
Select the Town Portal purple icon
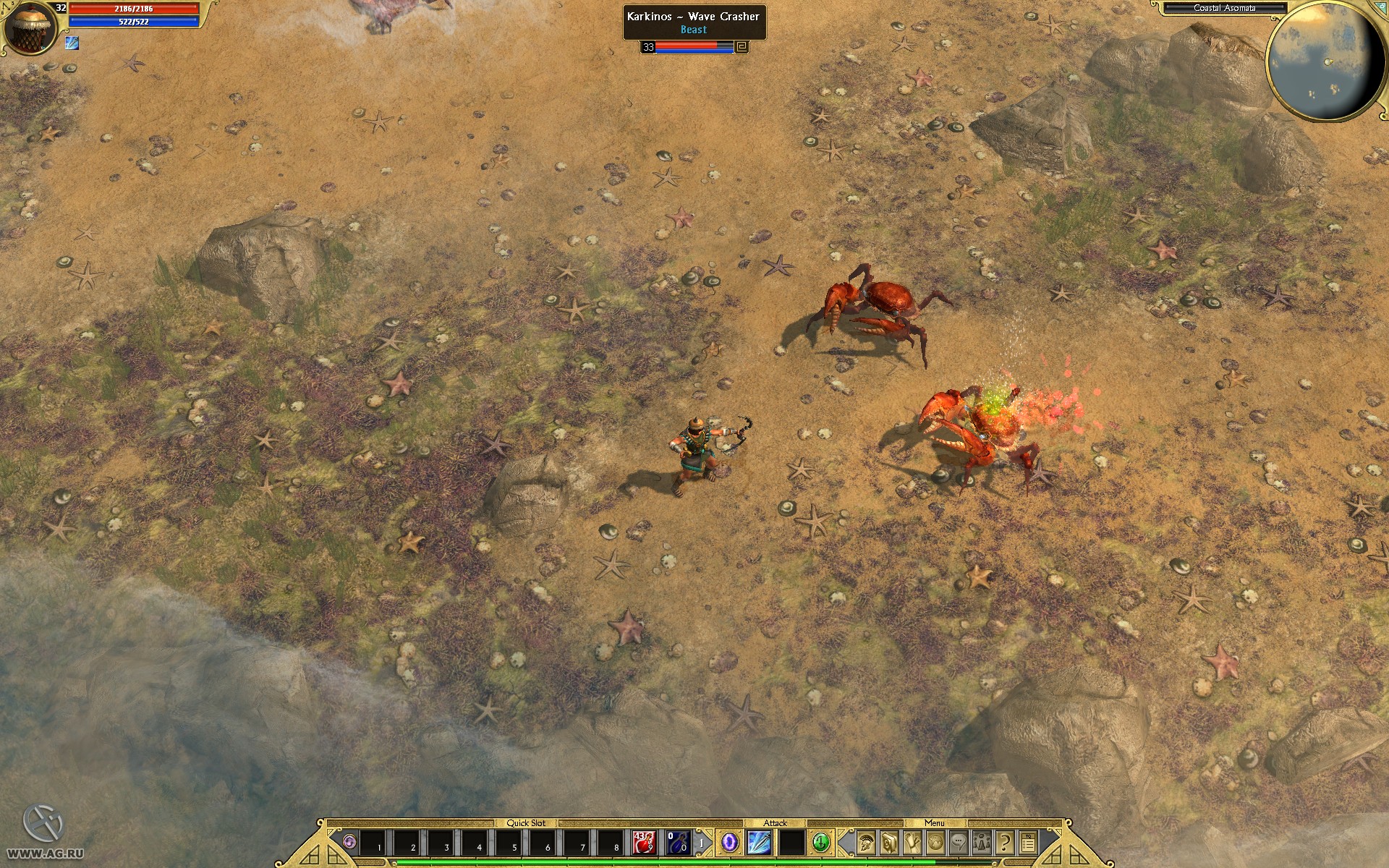pos(729,843)
